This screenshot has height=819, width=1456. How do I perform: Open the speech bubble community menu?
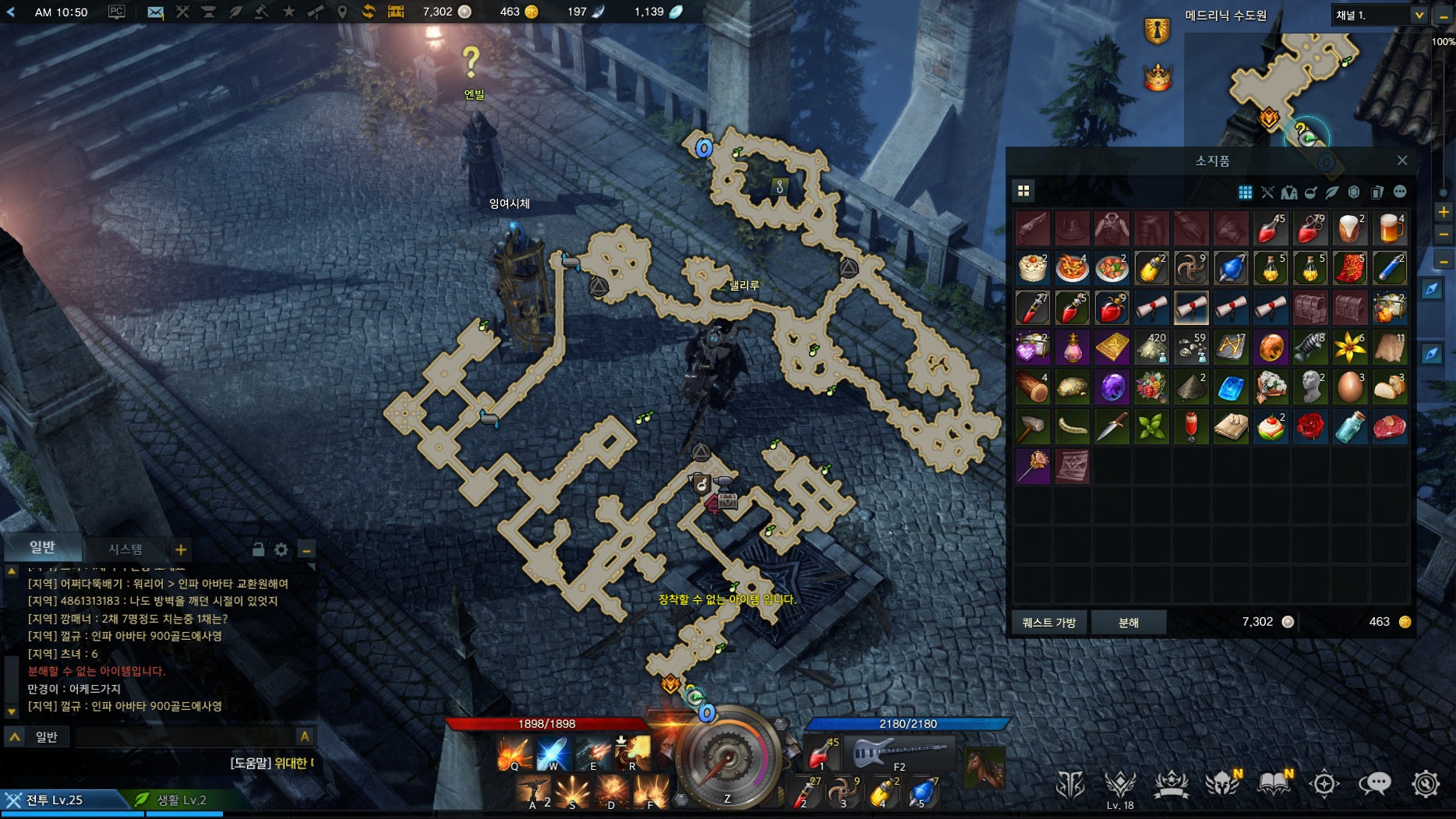(x=1375, y=783)
